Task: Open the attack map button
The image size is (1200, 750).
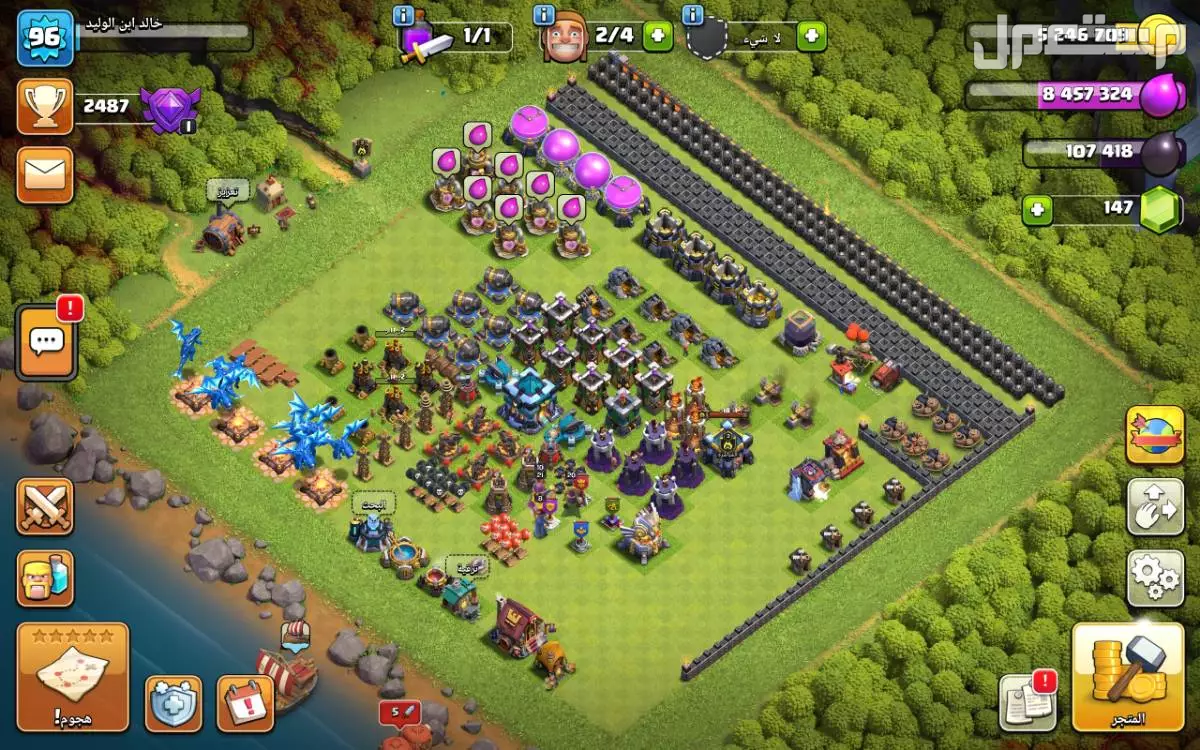Action: pyautogui.click(x=73, y=677)
